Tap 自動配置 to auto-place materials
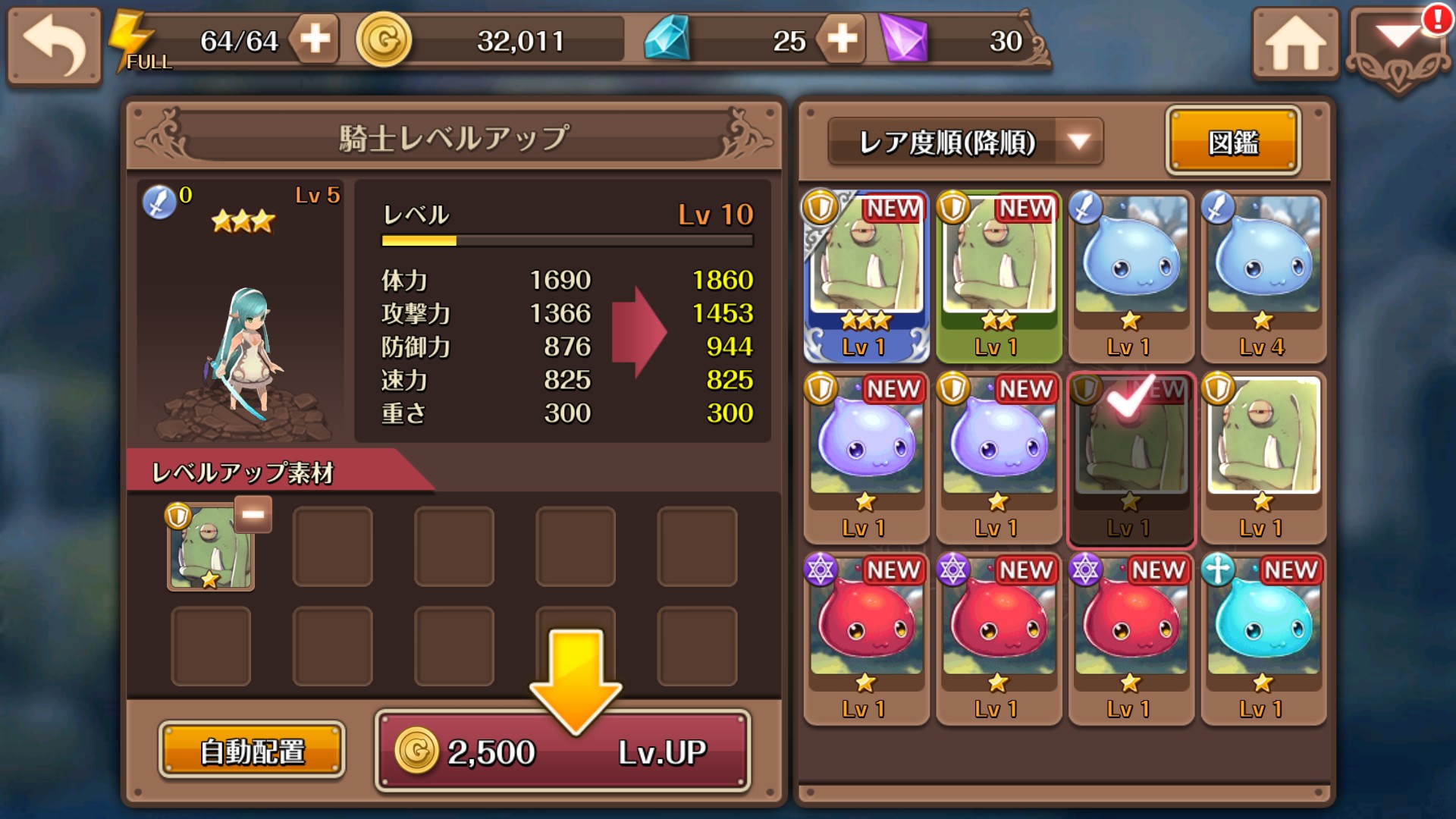The image size is (1456, 819). click(252, 751)
